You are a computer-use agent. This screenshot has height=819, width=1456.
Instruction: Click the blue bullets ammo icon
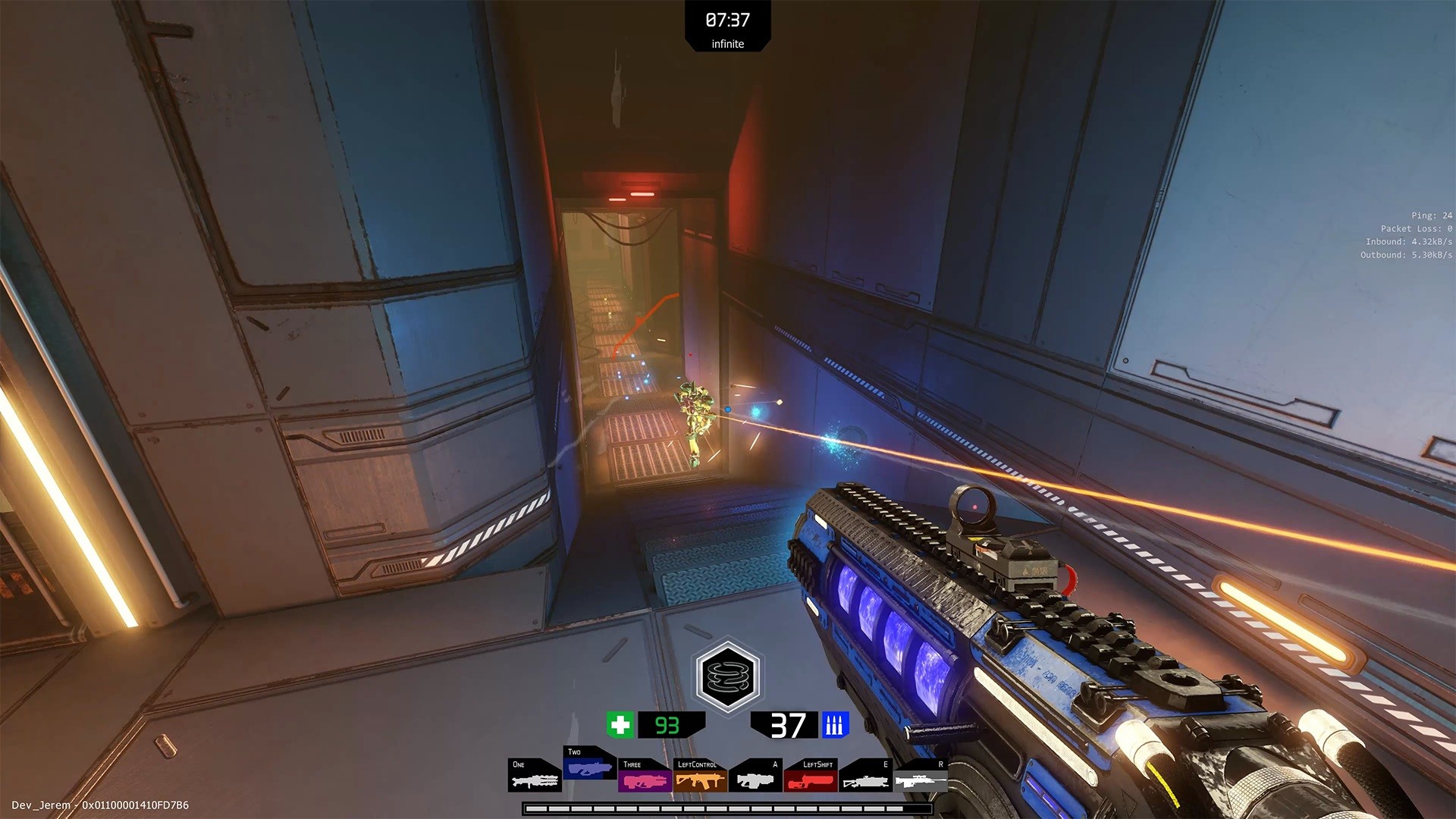click(834, 725)
